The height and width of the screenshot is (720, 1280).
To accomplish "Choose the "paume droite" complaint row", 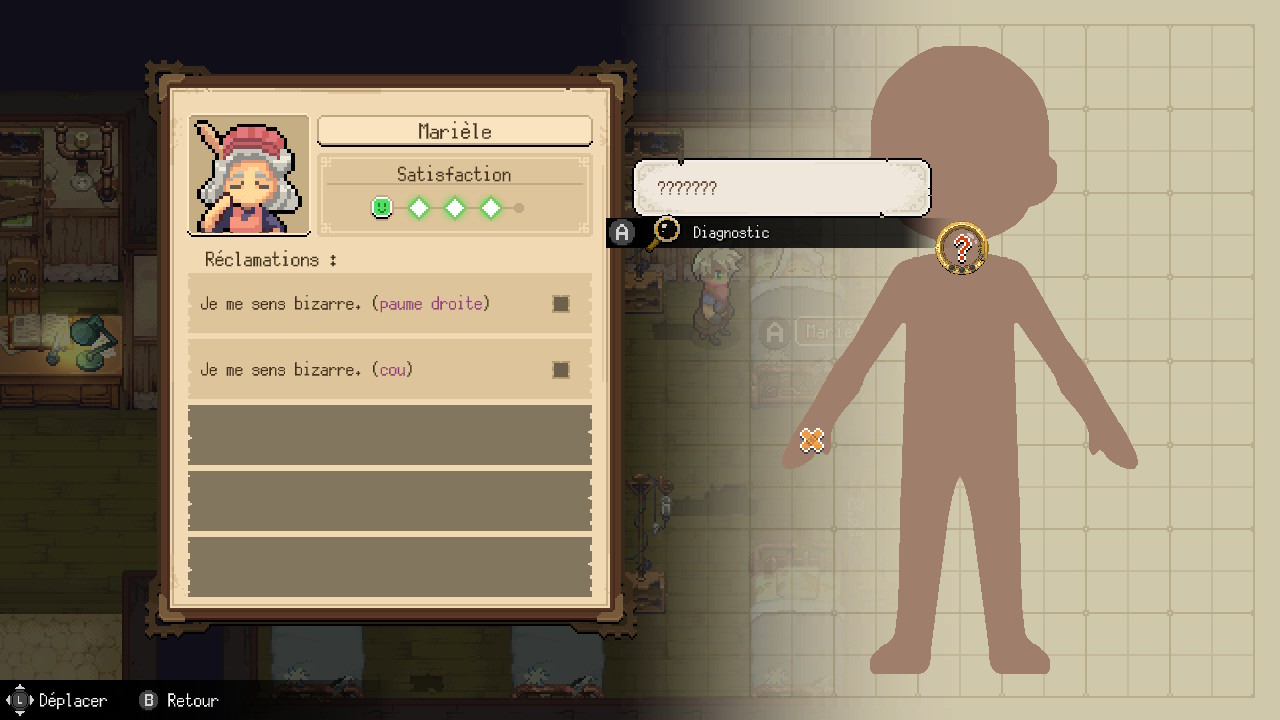I will tap(389, 304).
